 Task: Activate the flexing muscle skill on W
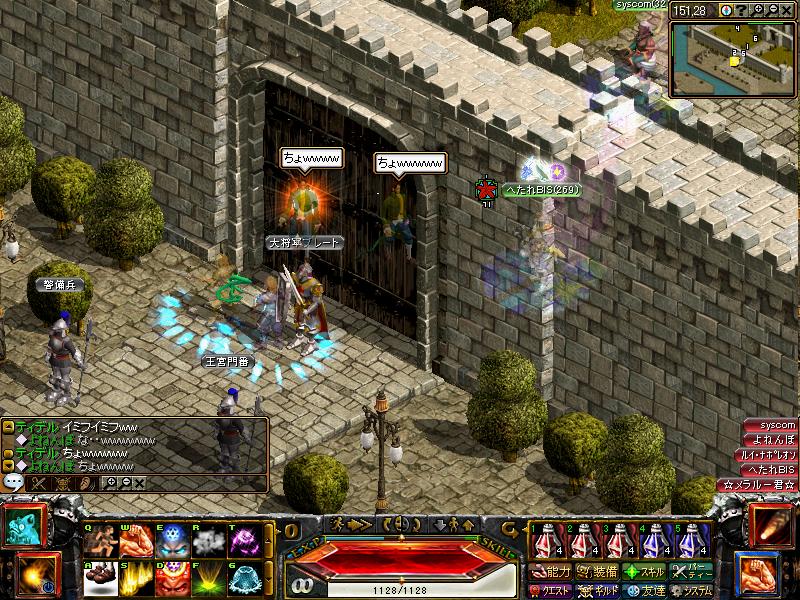coord(135,541)
